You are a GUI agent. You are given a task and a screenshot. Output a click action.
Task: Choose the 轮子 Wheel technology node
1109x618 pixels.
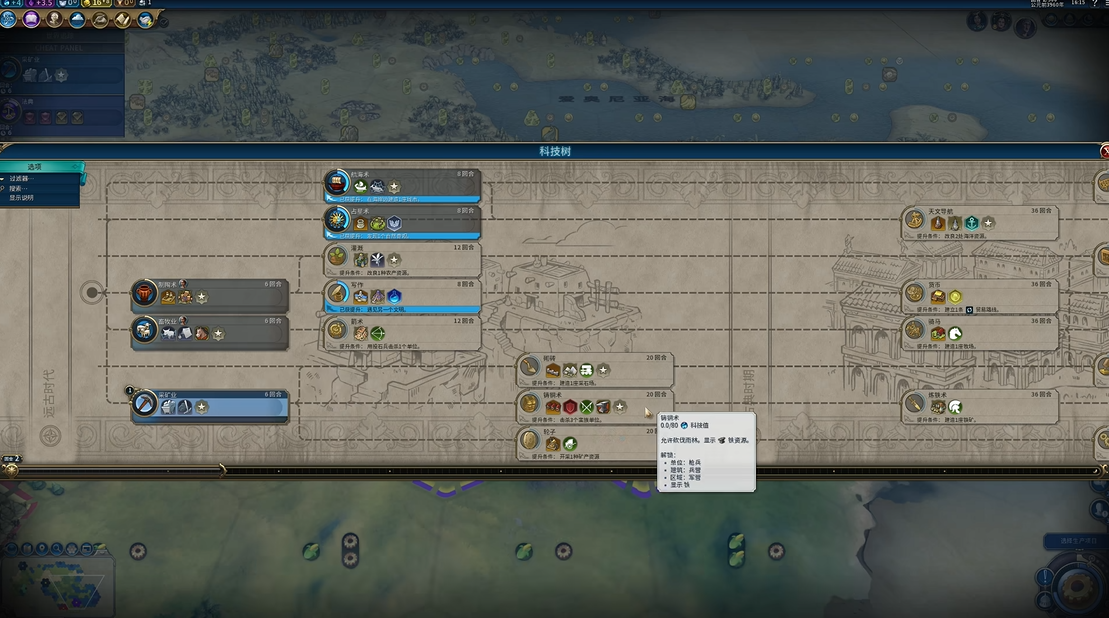pyautogui.click(x=595, y=441)
